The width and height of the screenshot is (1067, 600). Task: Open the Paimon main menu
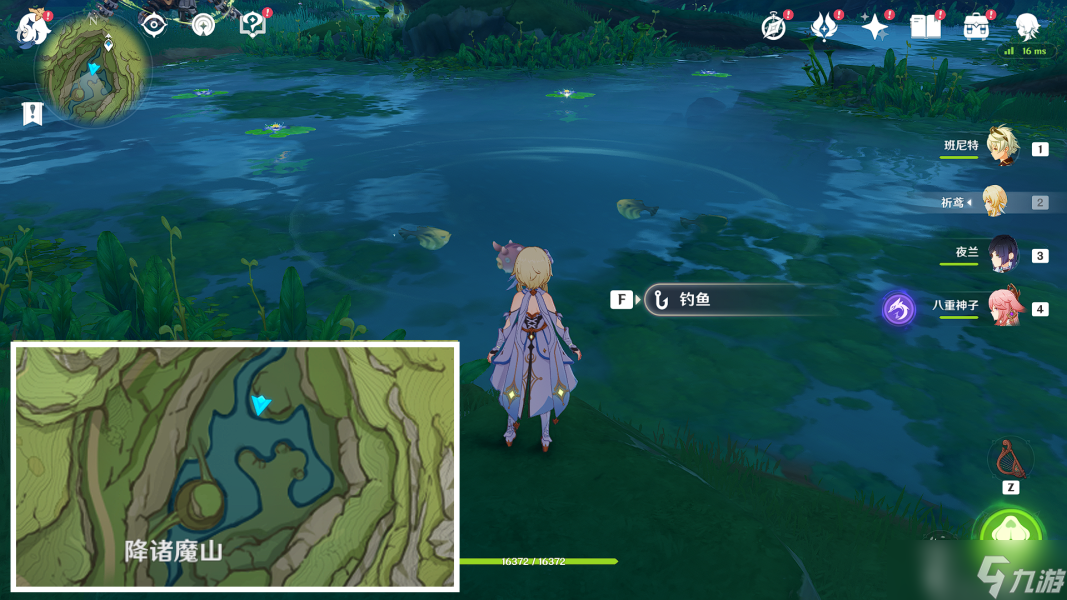pyautogui.click(x=32, y=27)
